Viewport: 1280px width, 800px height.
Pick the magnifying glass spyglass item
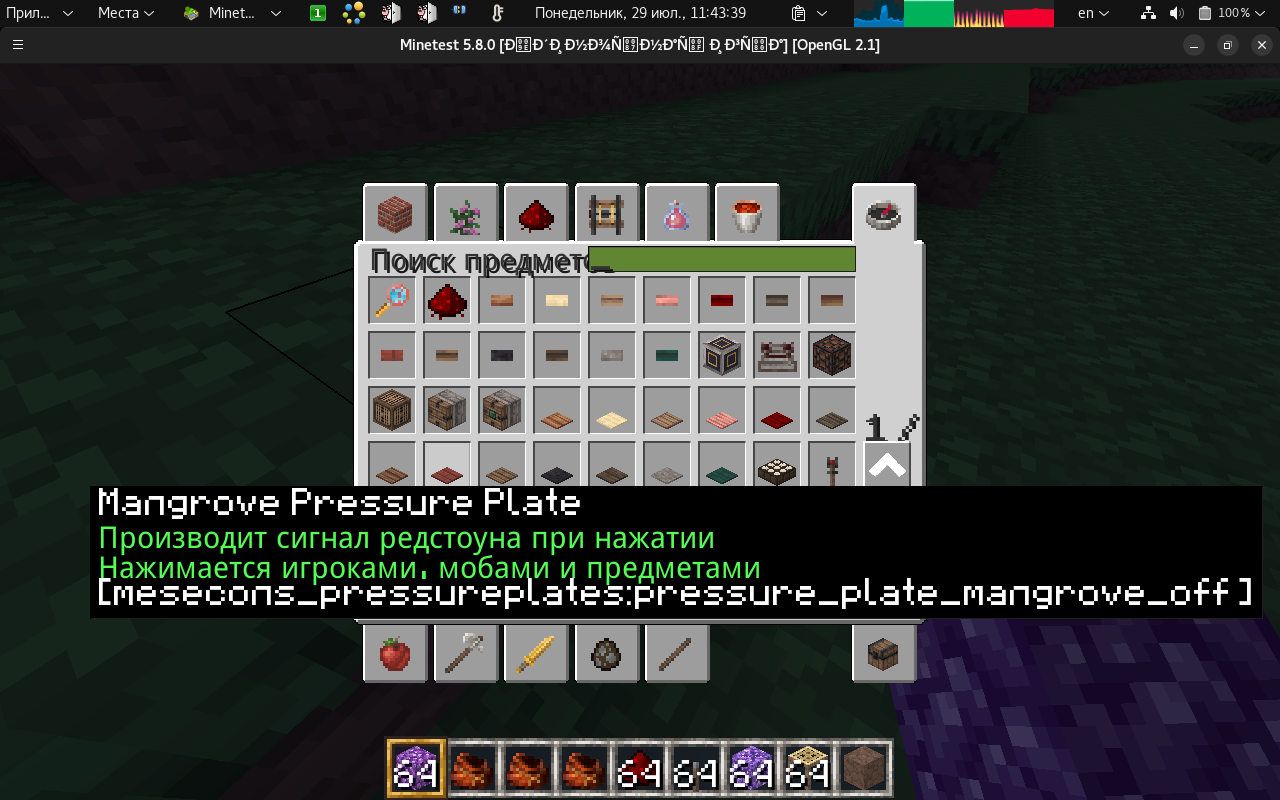[x=392, y=300]
